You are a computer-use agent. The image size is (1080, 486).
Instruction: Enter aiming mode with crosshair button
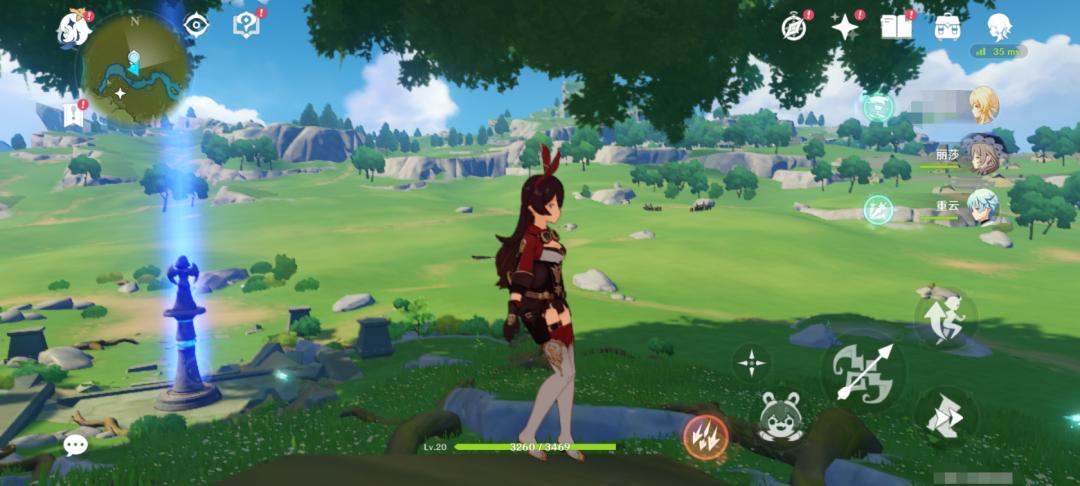tap(752, 362)
